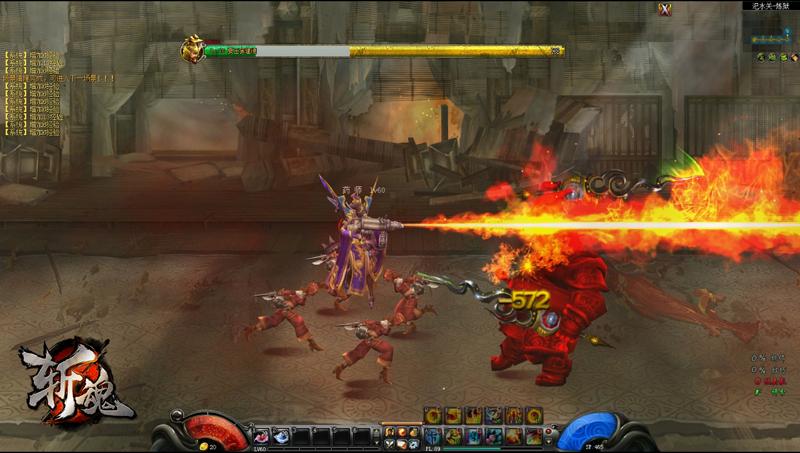Click the crossed-swords X icon at top
The image size is (800, 453).
coord(665,10)
